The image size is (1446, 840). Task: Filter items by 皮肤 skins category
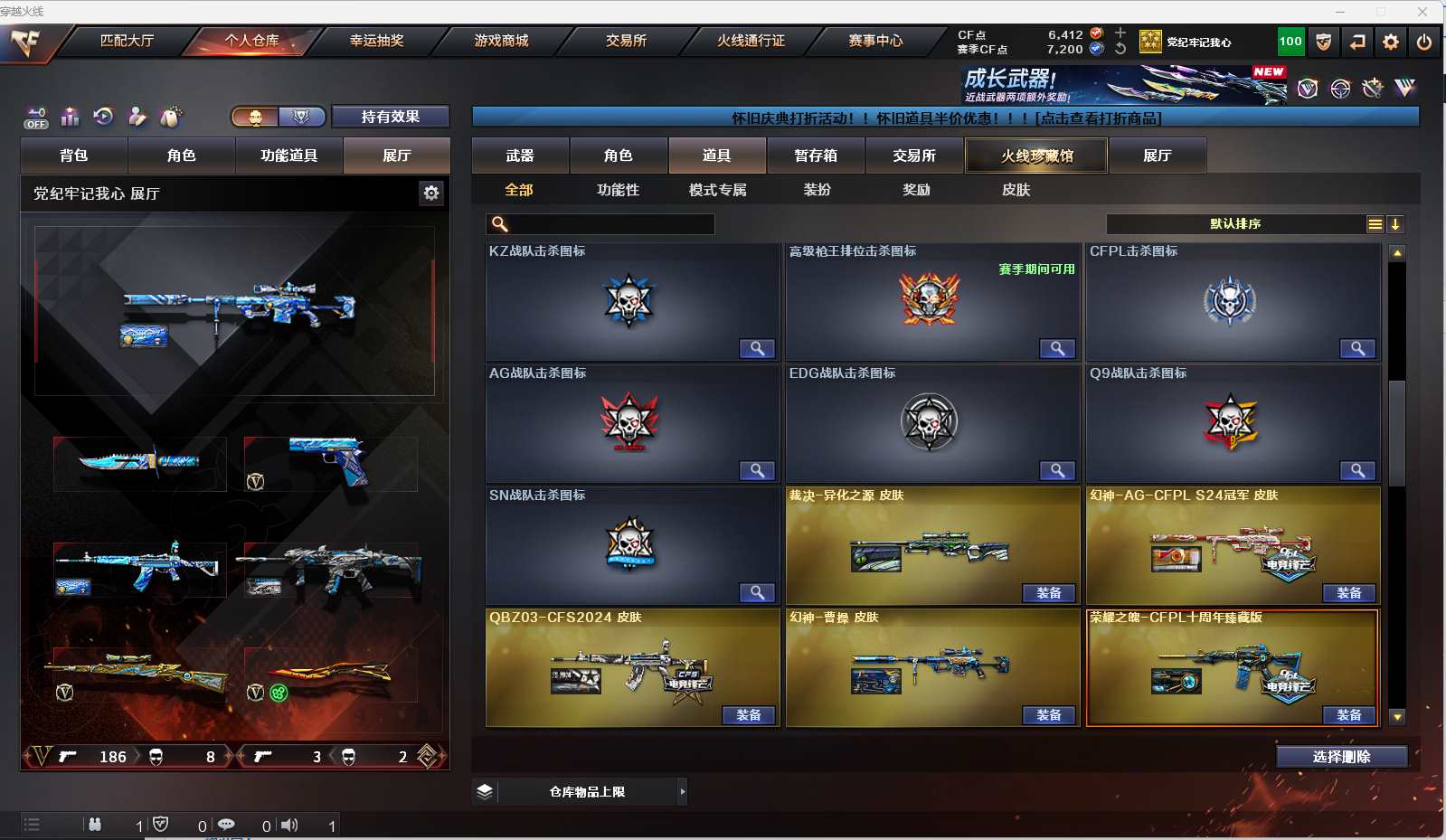(1016, 190)
